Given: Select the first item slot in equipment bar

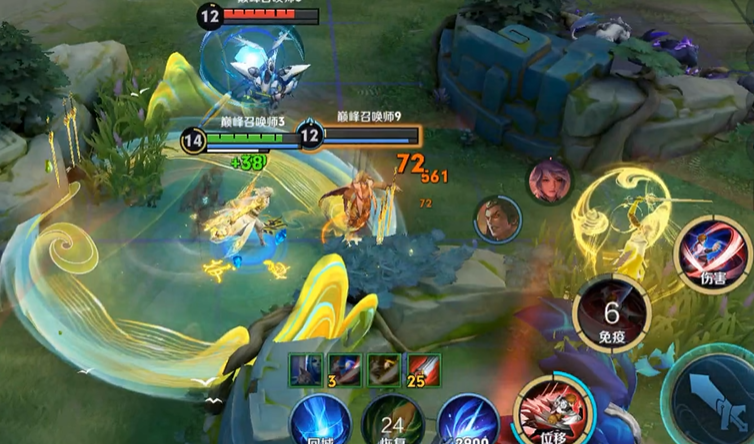Looking at the screenshot, I should coord(305,368).
